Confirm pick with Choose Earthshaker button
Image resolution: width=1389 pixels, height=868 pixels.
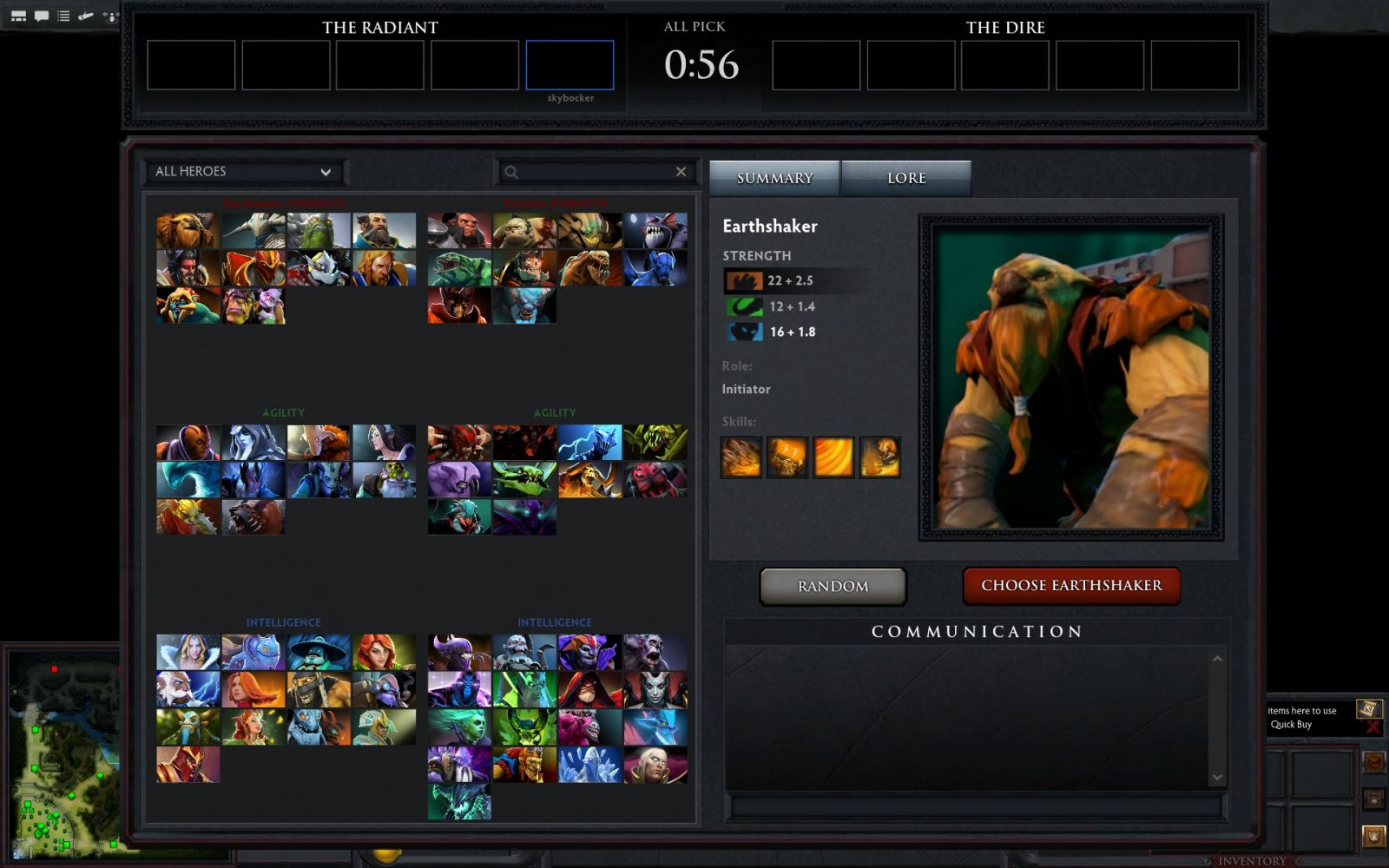click(1071, 586)
